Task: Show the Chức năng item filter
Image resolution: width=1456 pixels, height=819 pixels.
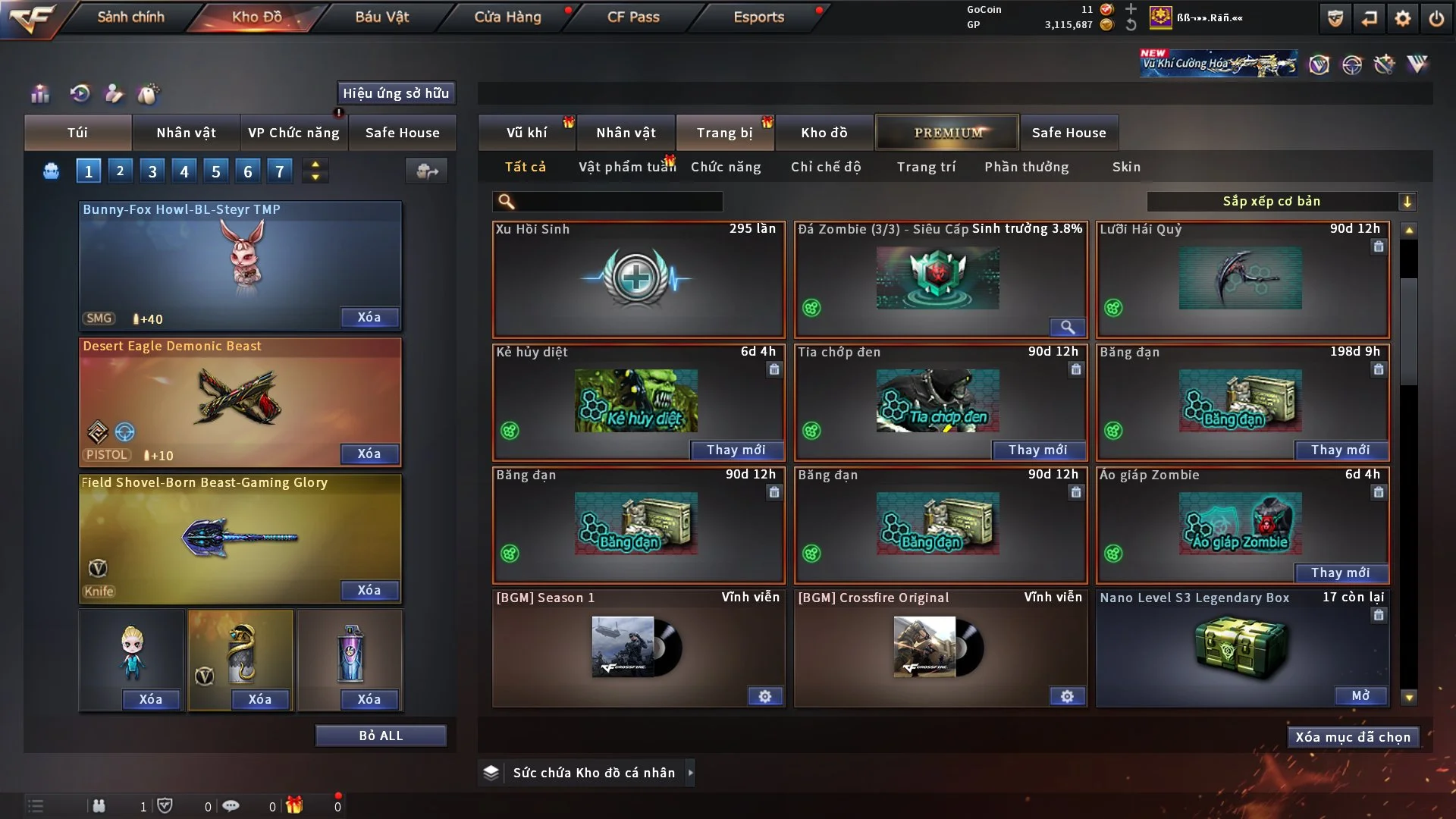Action: [725, 167]
